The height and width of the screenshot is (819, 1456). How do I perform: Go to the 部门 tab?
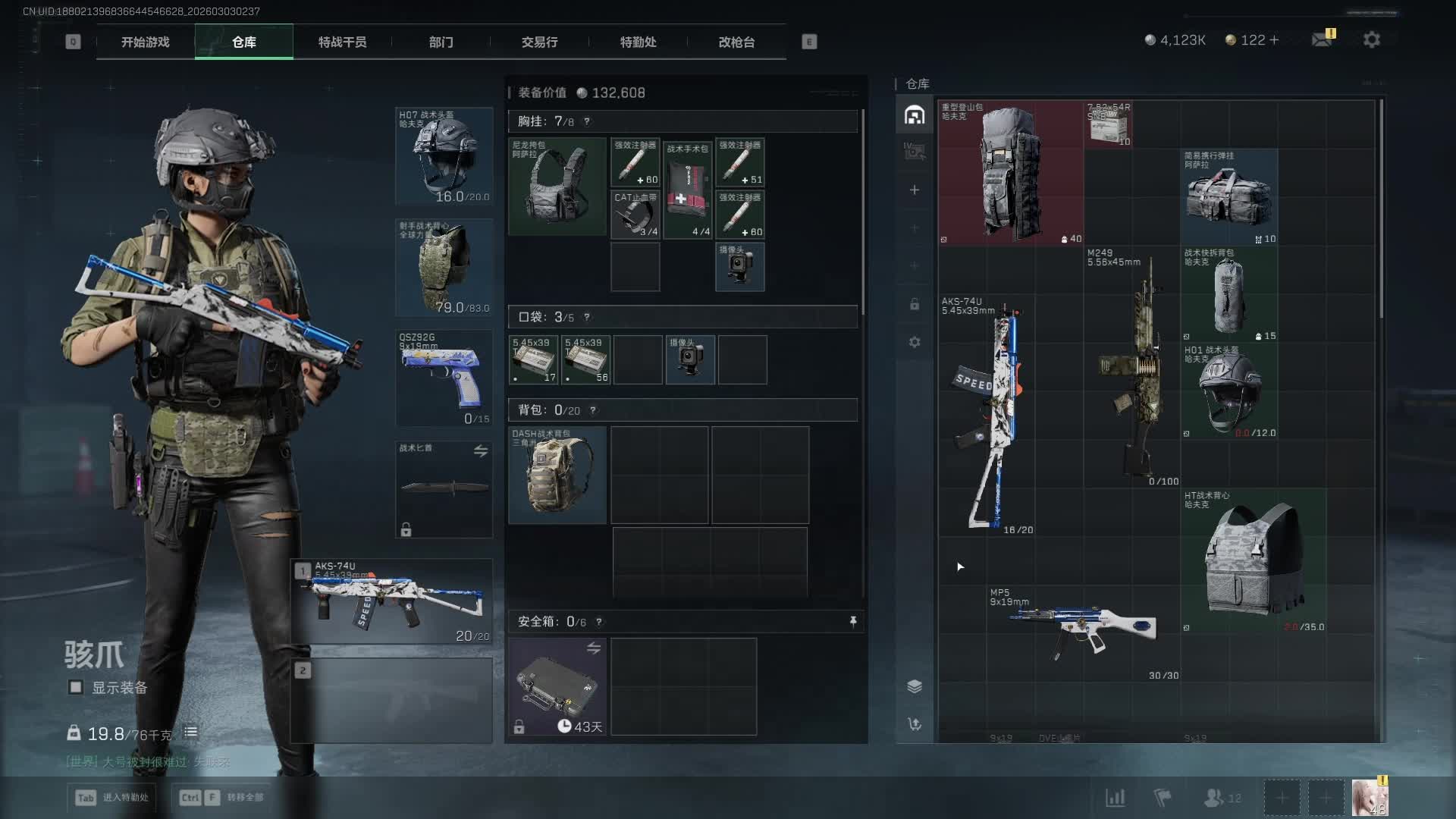(441, 42)
